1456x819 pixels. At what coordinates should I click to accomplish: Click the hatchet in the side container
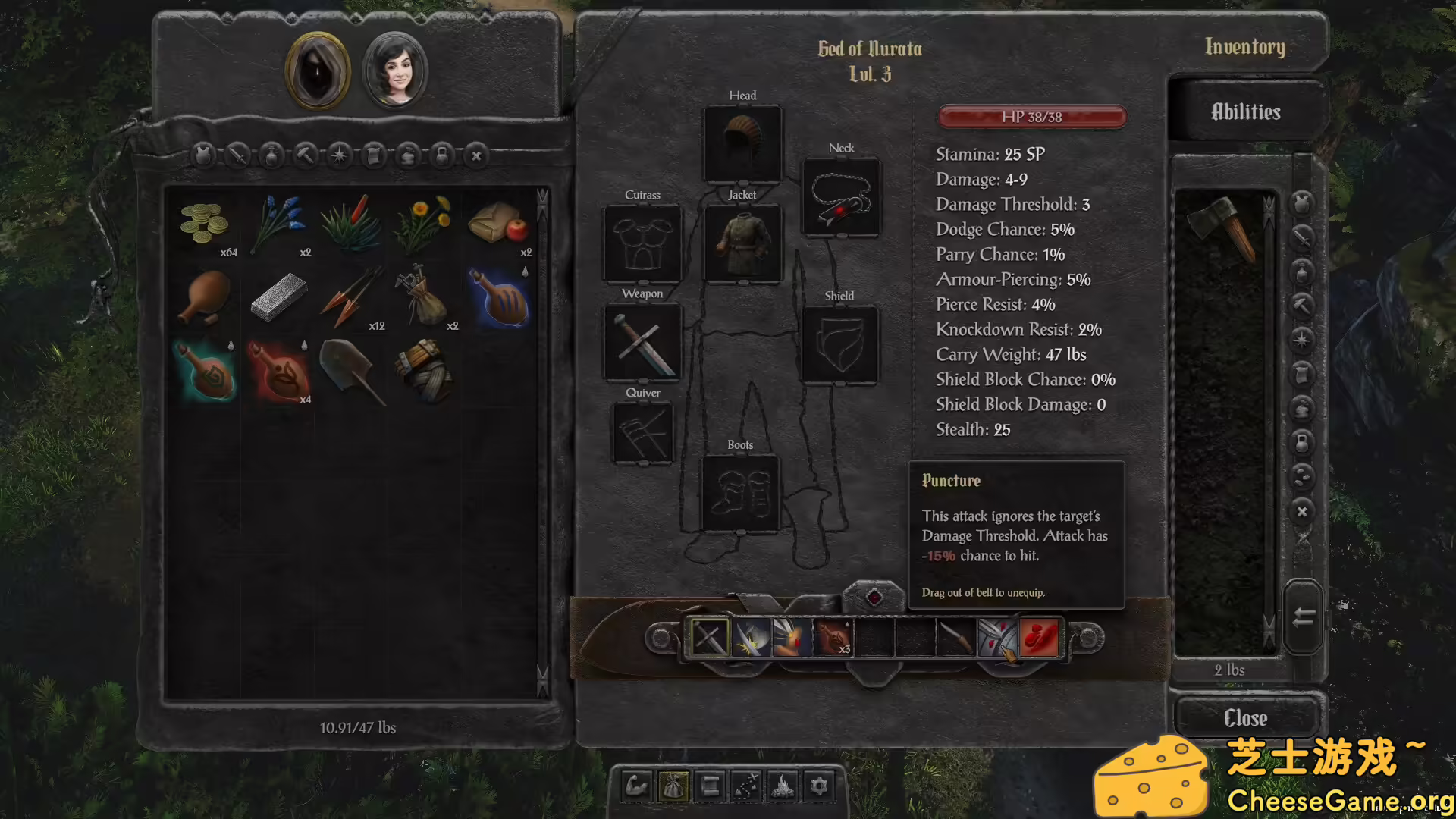click(x=1222, y=227)
